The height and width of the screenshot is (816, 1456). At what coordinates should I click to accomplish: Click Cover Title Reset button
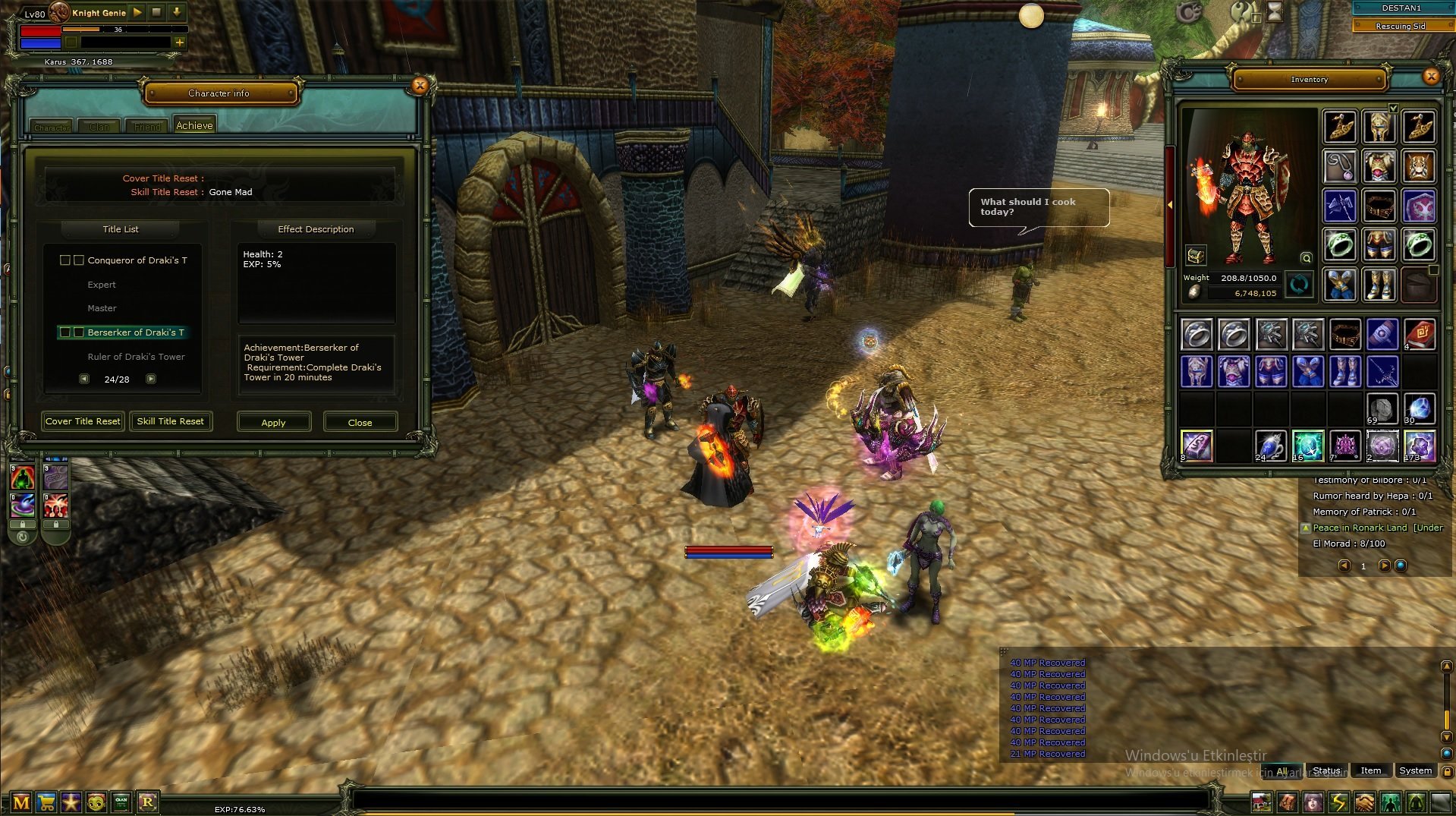tap(83, 421)
